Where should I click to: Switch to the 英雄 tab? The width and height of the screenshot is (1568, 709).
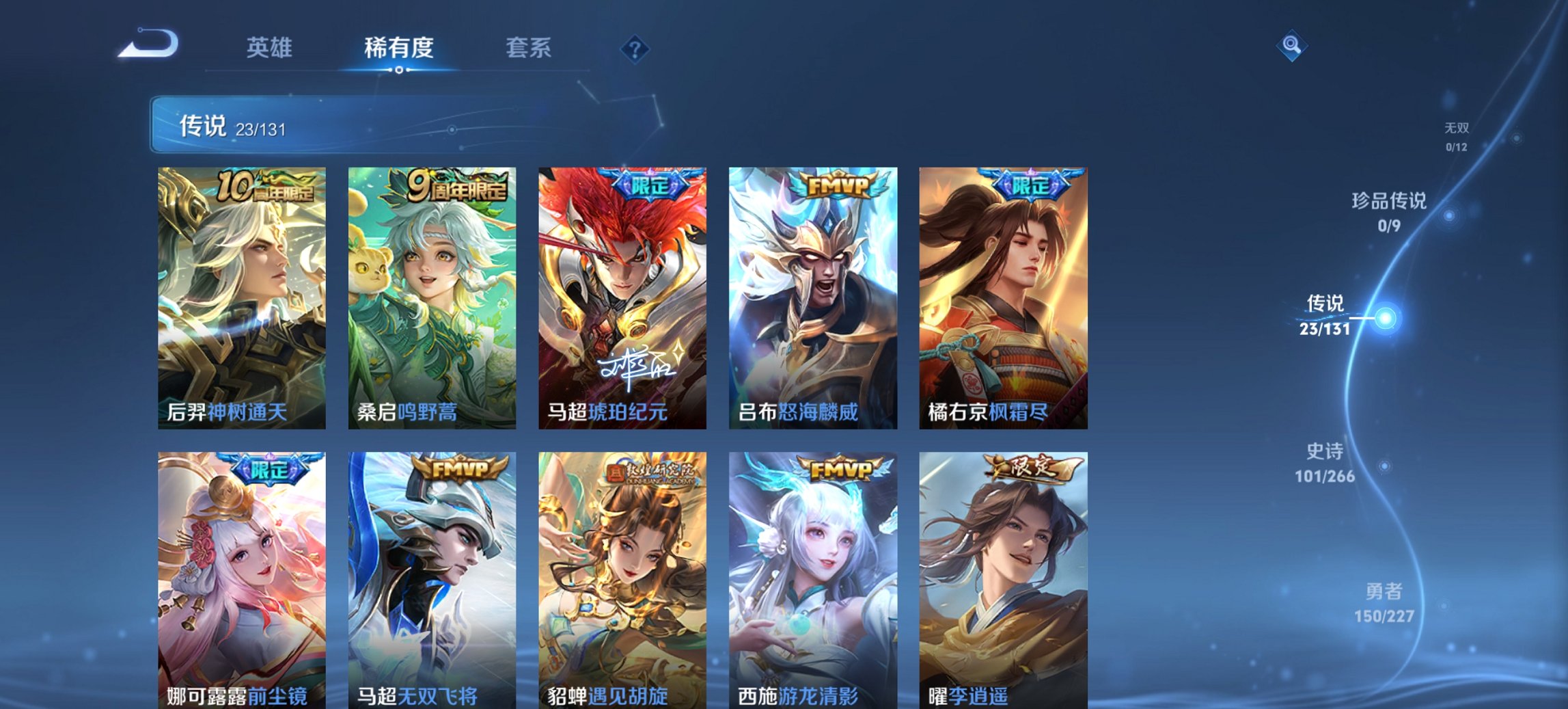pyautogui.click(x=271, y=49)
